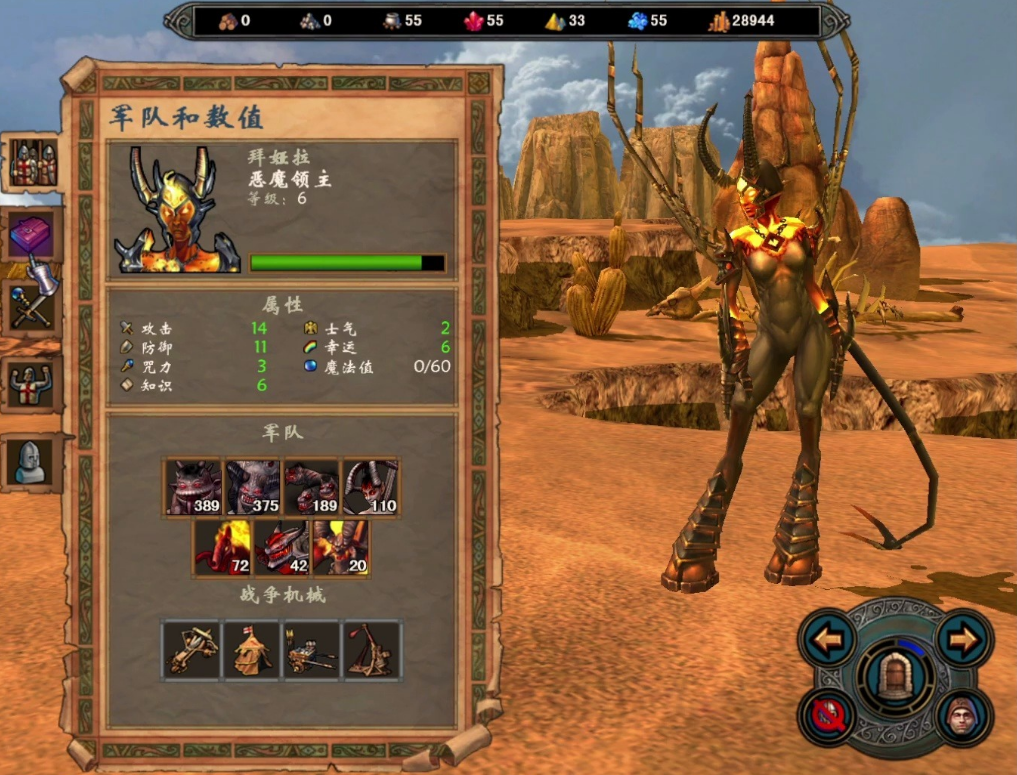Viewport: 1017px width, 775px height.
Task: Choose the red pit fiend stack of 42
Action: pyautogui.click(x=282, y=547)
